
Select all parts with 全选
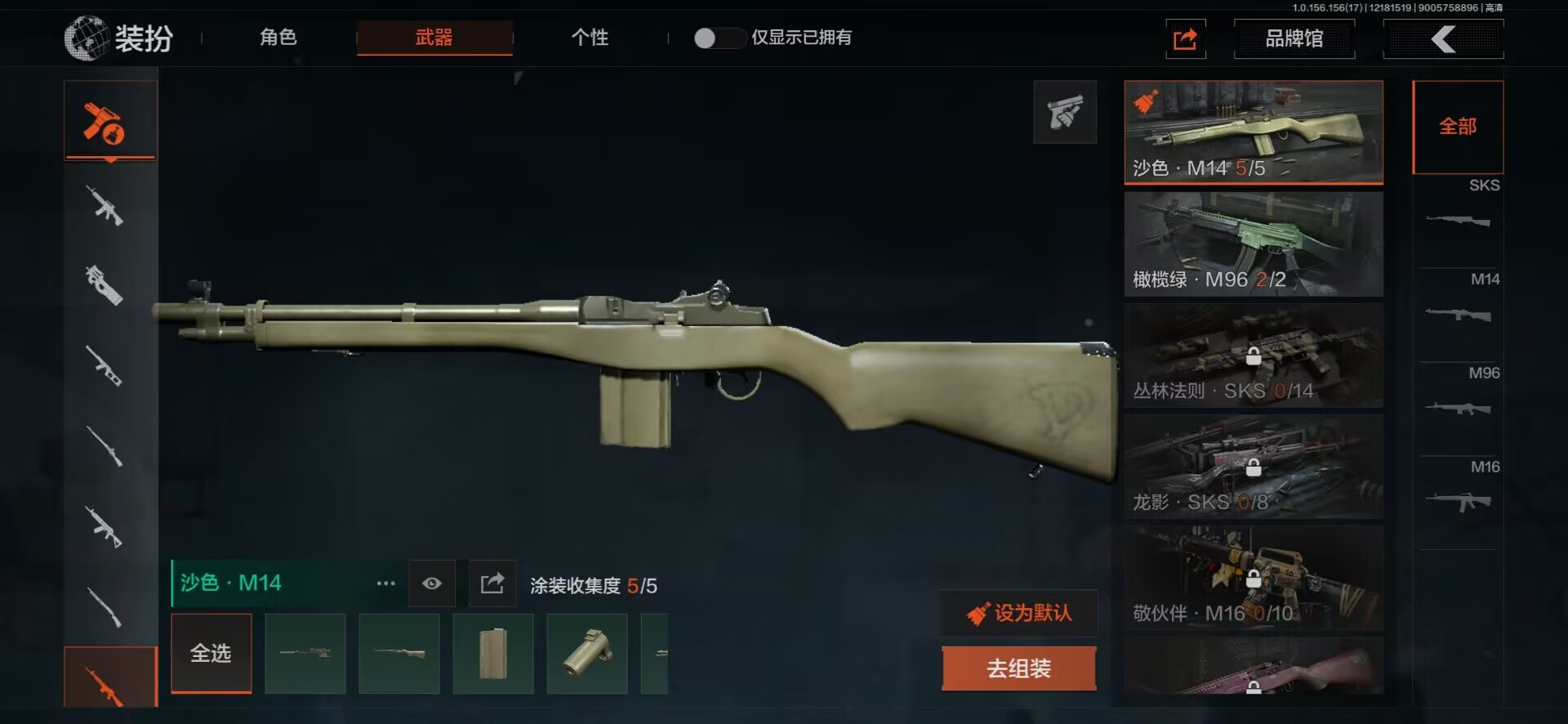coord(211,653)
